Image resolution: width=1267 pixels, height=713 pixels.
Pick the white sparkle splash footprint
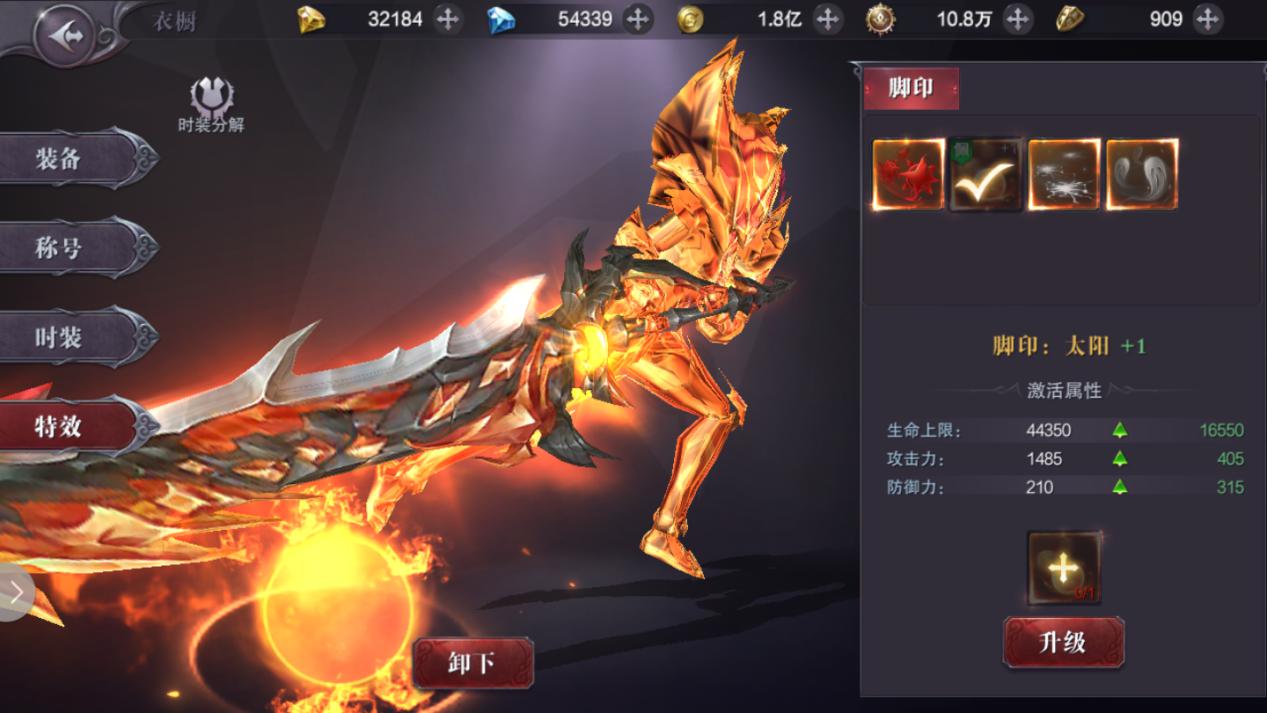pos(1064,175)
